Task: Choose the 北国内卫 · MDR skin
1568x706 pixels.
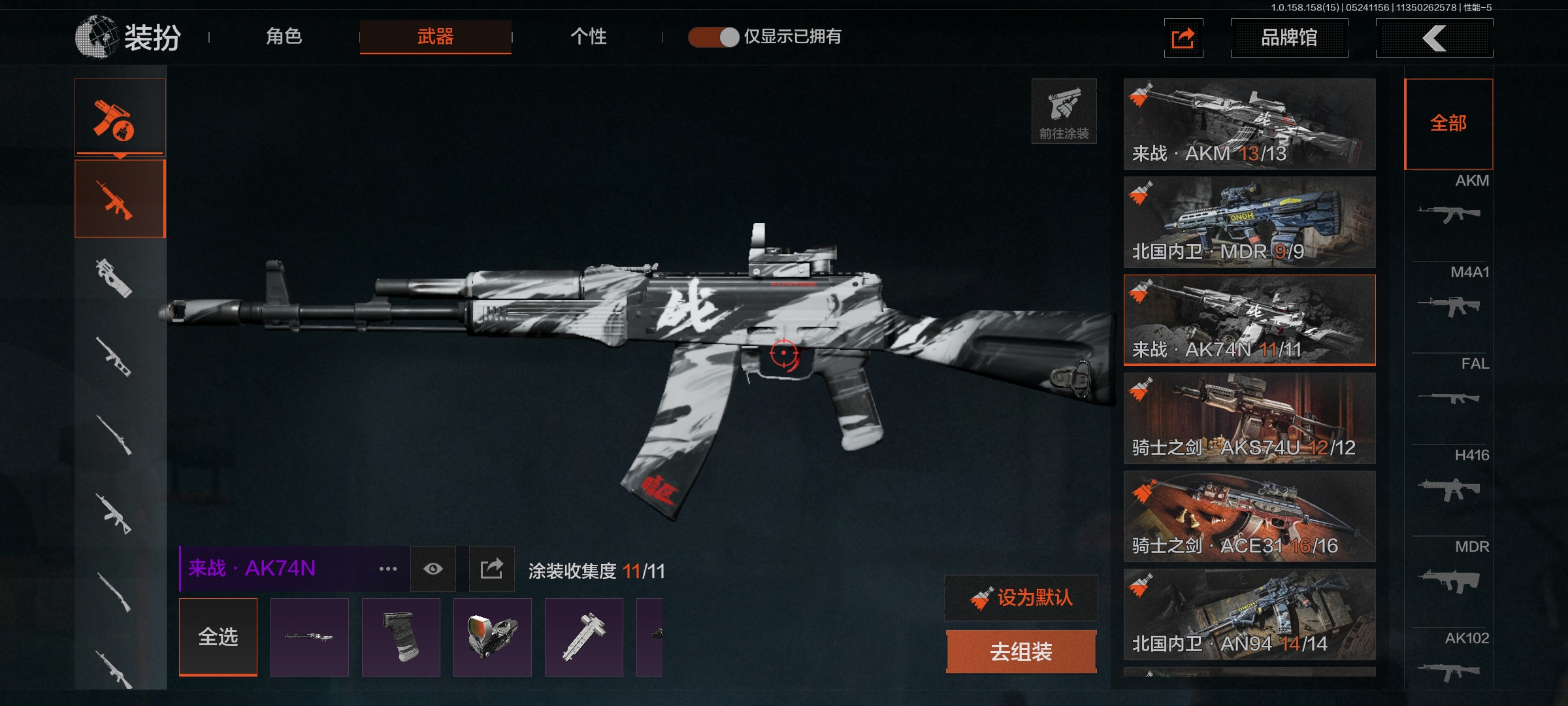Action: point(1249,222)
